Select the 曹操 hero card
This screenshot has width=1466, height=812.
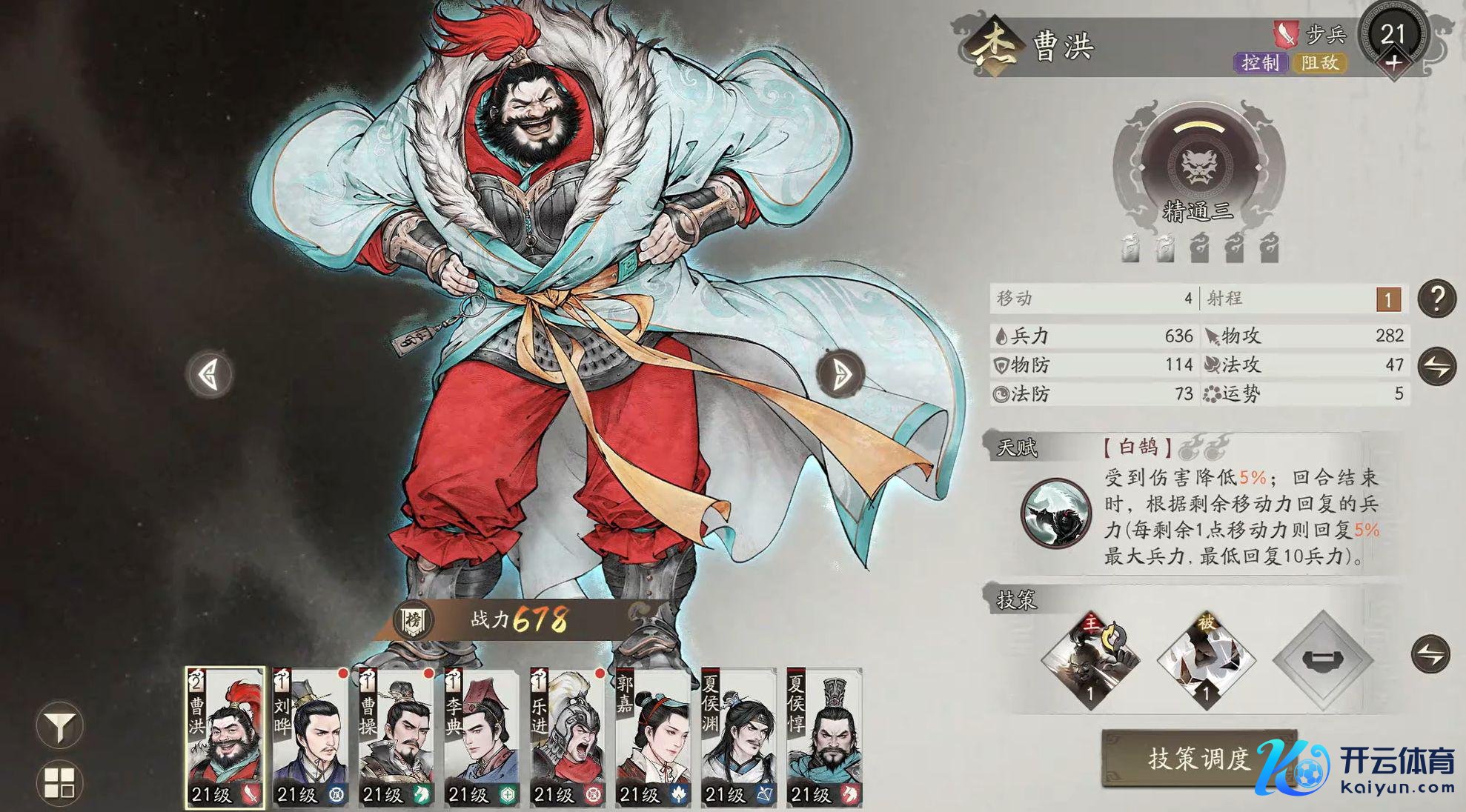tap(397, 736)
